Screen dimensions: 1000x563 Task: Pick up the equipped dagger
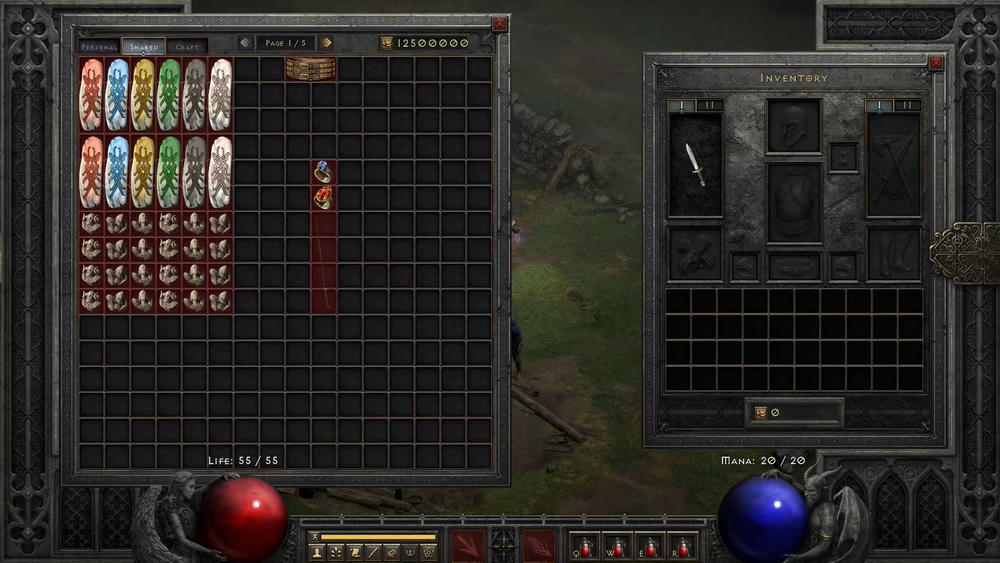click(695, 165)
